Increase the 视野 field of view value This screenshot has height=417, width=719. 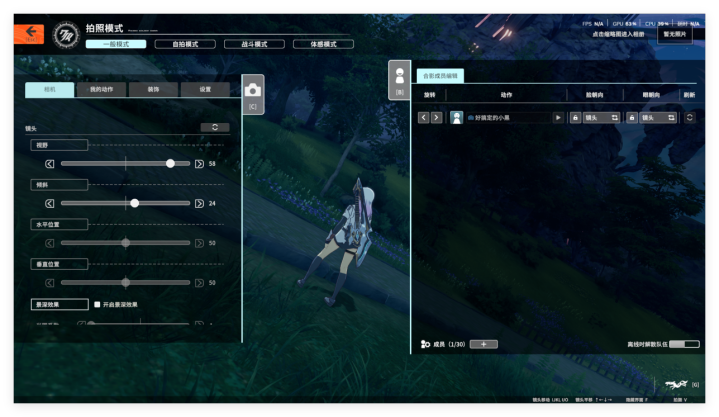coord(199,163)
